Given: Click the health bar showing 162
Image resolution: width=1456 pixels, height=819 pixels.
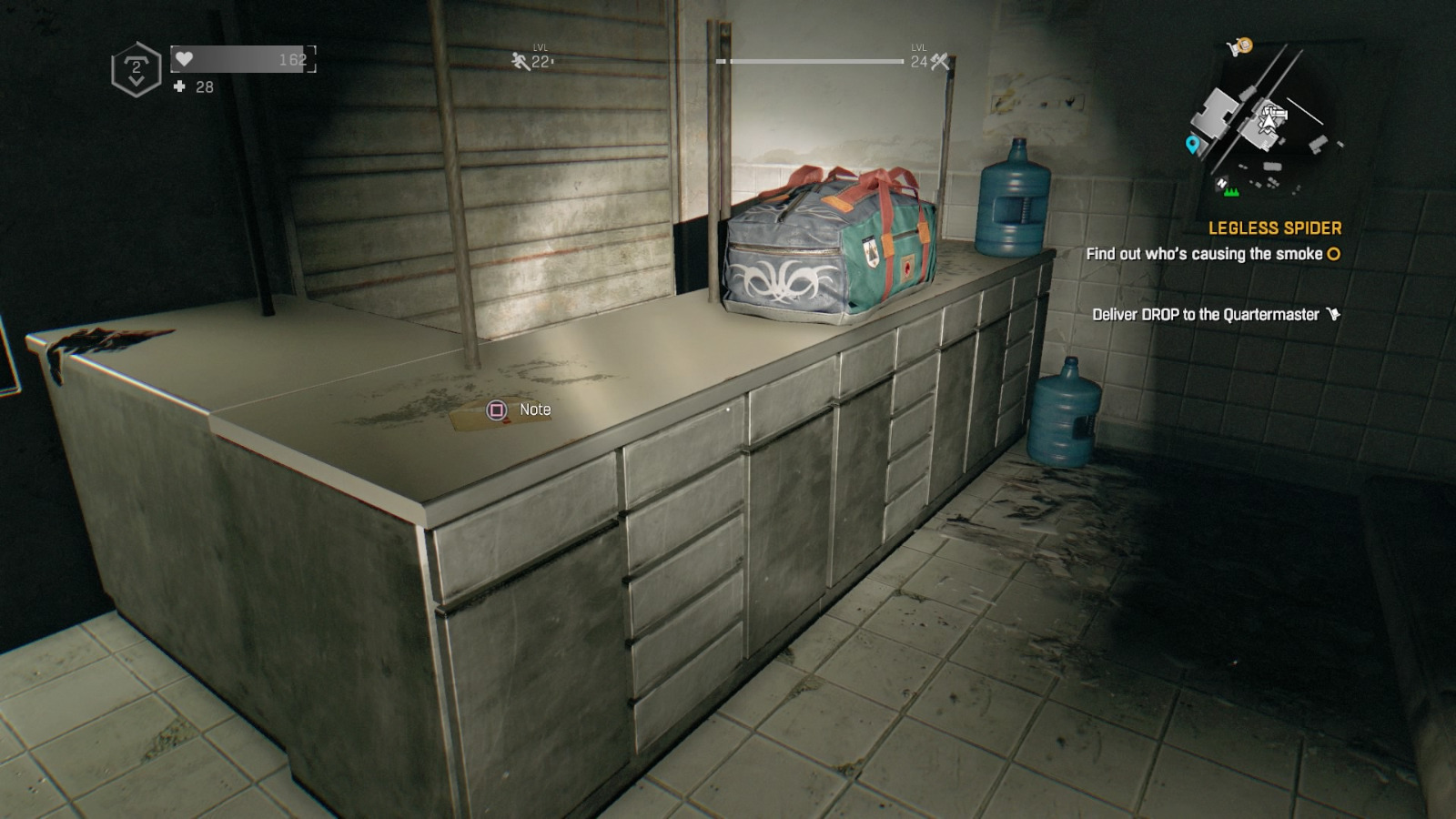Looking at the screenshot, I should 241,60.
